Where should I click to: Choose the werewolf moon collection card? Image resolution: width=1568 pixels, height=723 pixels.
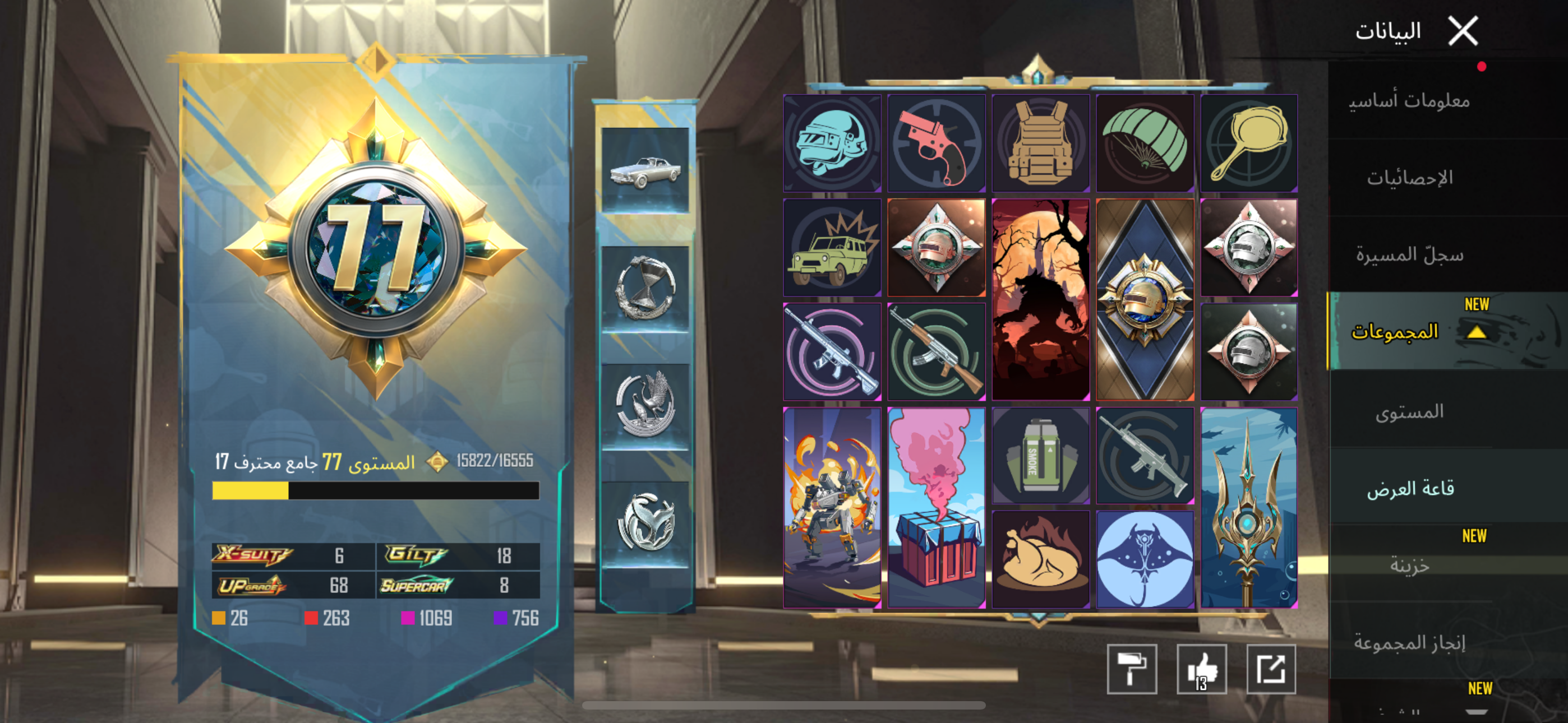tap(1041, 299)
